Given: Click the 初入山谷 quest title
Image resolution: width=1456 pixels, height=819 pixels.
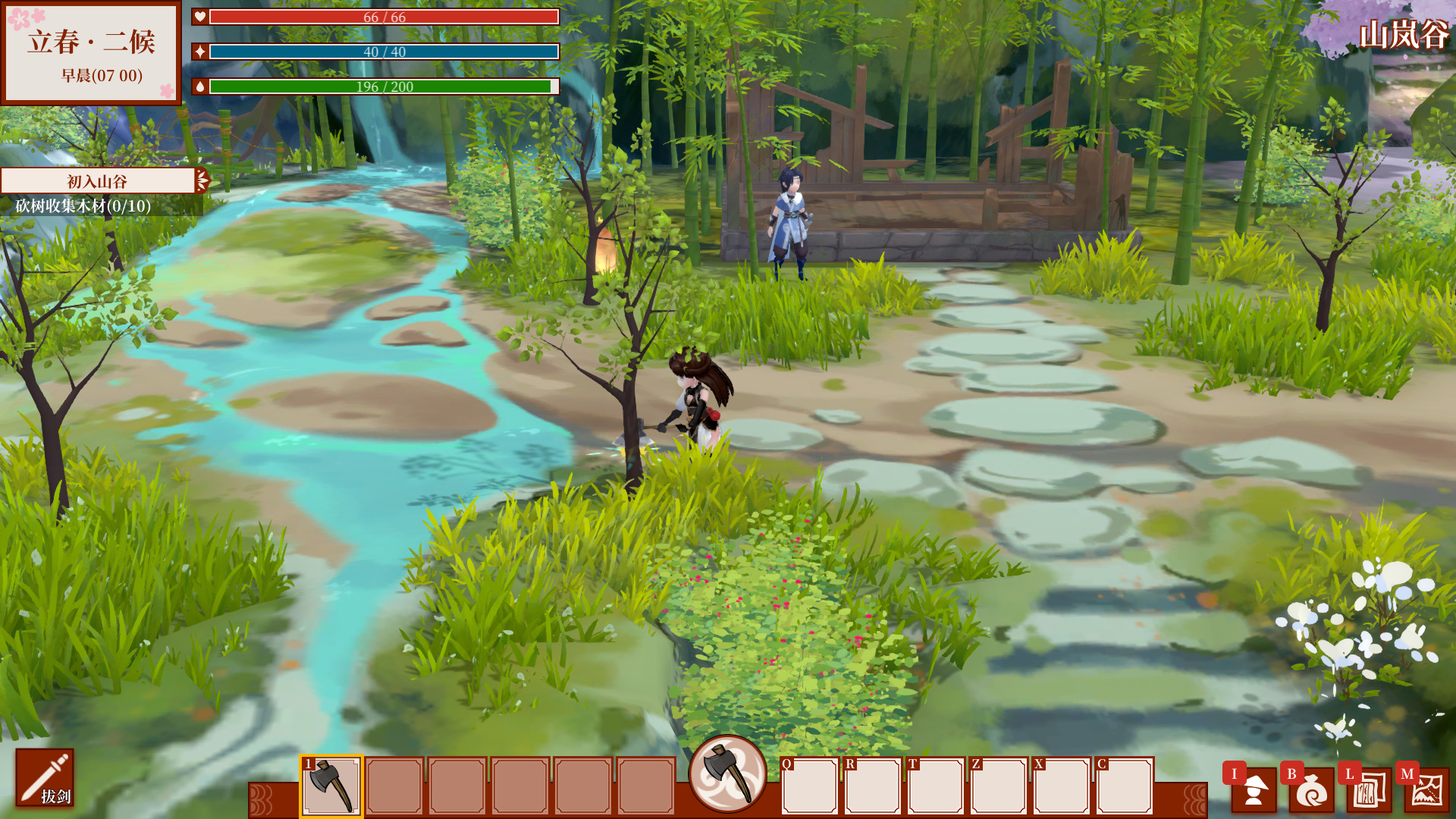Looking at the screenshot, I should point(97,181).
